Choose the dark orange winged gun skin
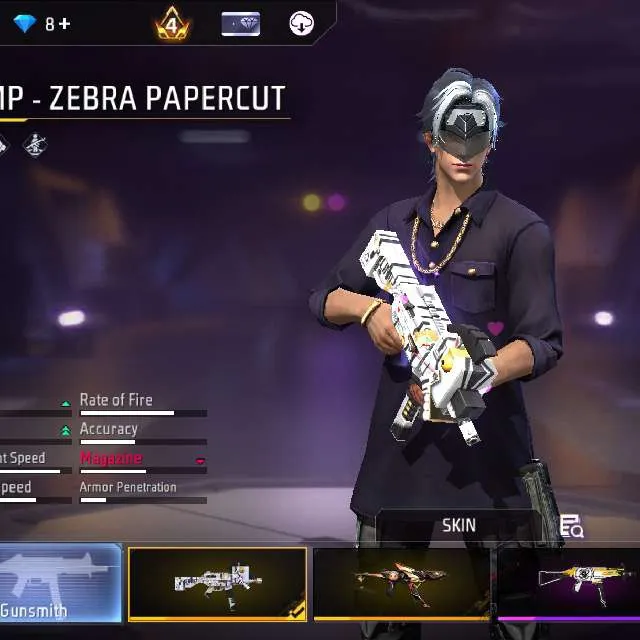 click(401, 584)
